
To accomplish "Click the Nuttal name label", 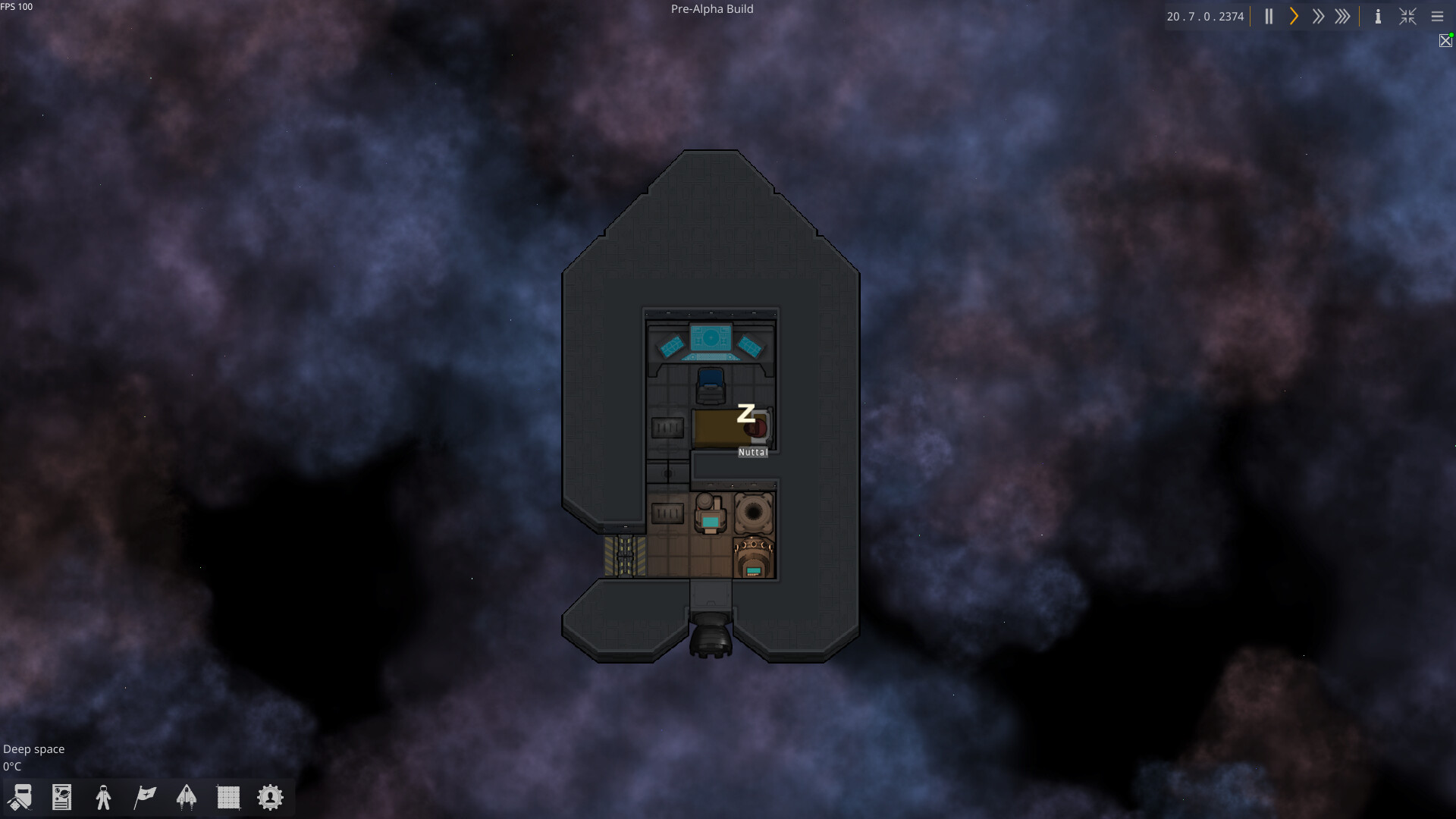I will tap(752, 452).
